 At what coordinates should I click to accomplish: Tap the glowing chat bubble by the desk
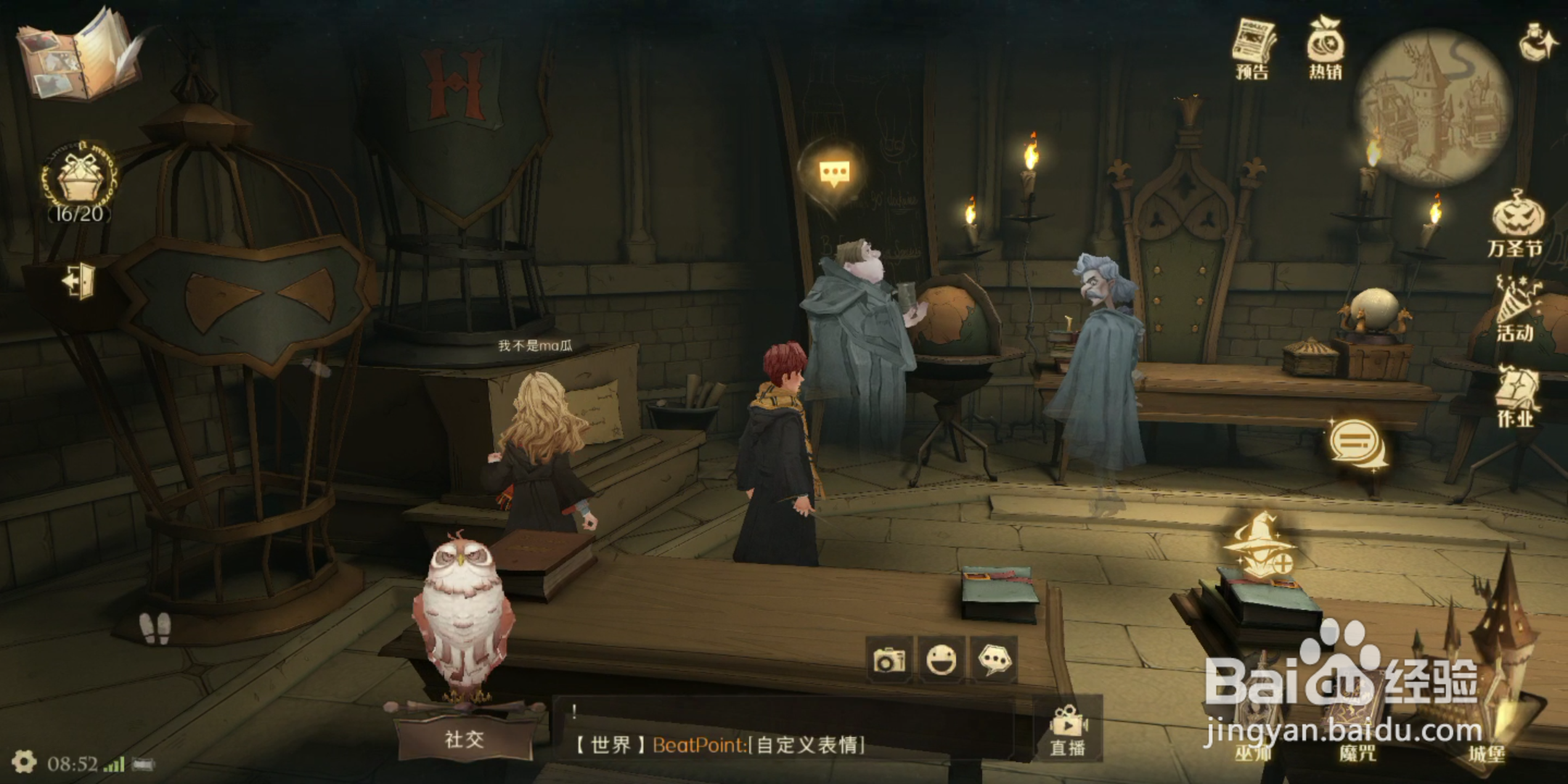(1356, 441)
